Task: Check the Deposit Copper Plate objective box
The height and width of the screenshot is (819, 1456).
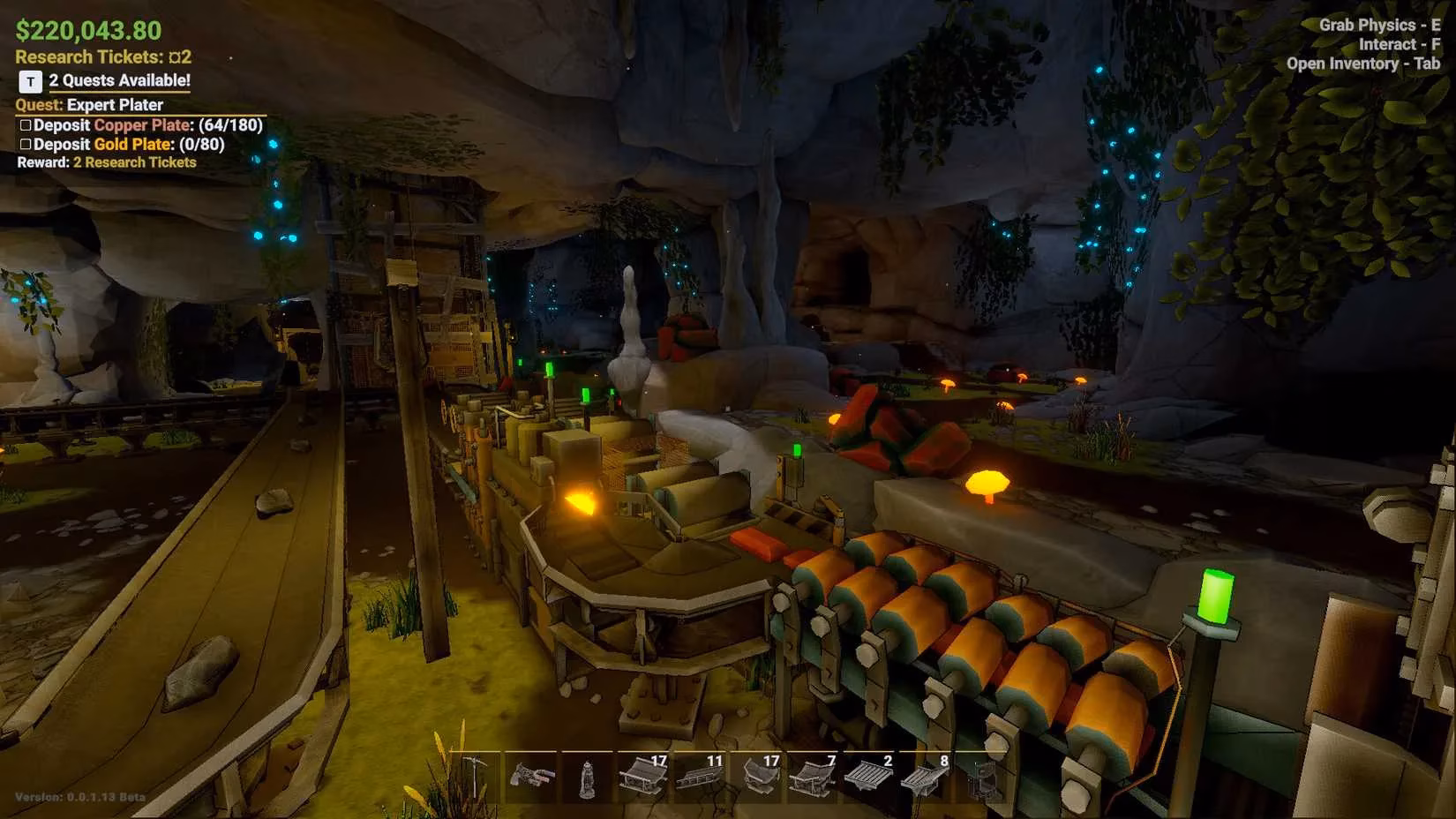Action: [x=24, y=124]
